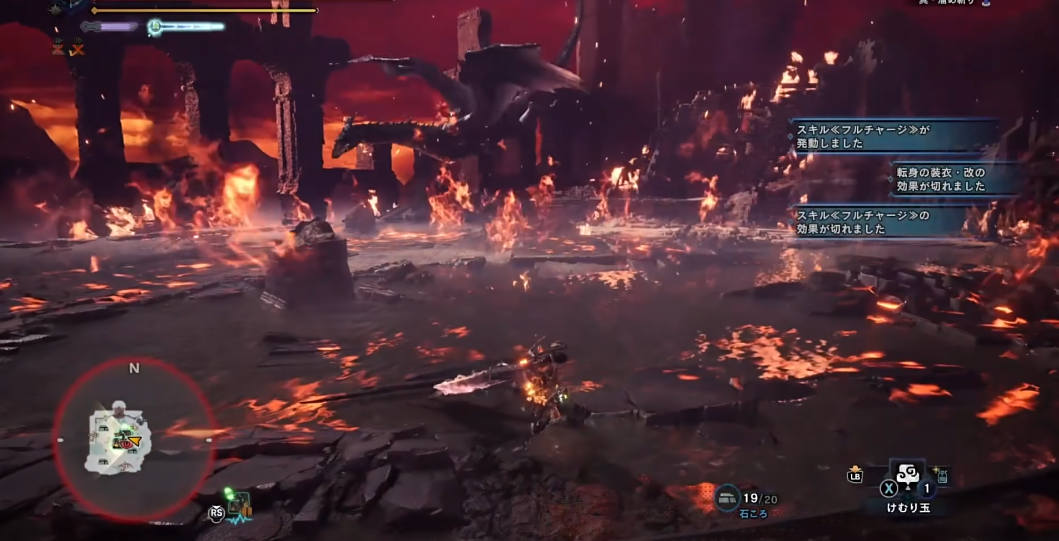Click the item to the right of けむり玉
Viewport: 1059px width, 541px height.
point(941,476)
